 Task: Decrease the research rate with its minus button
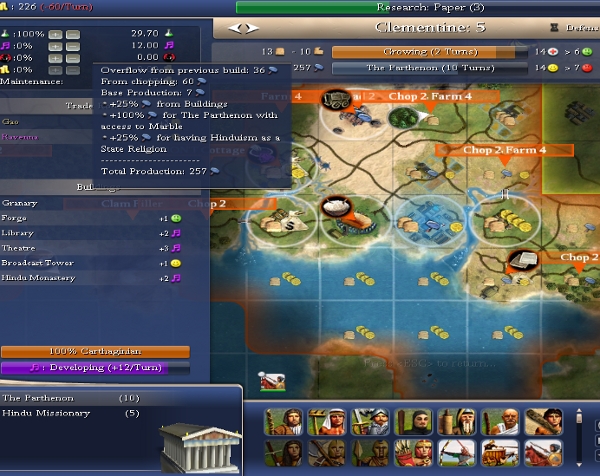click(73, 33)
